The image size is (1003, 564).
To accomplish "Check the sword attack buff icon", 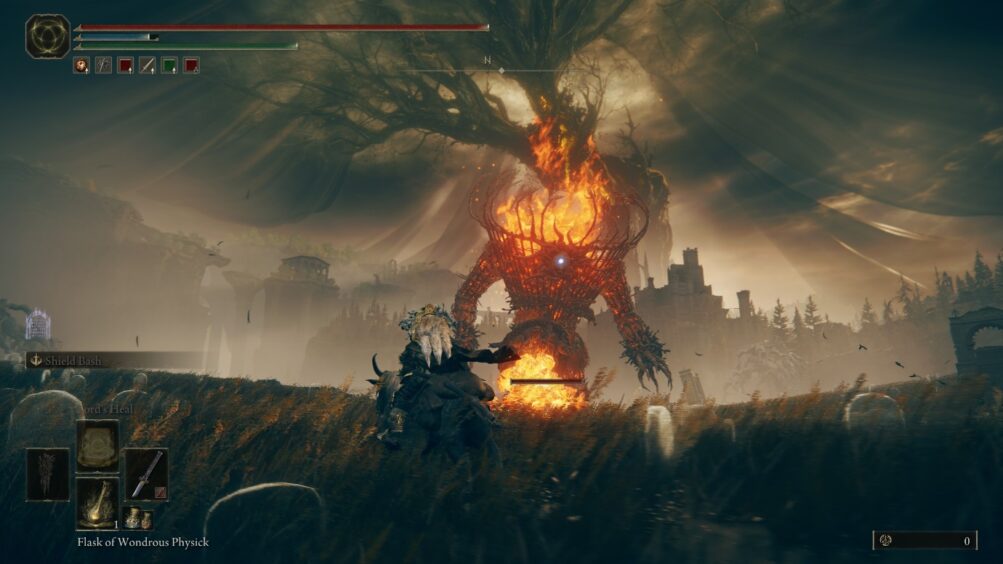I will pyautogui.click(x=147, y=65).
